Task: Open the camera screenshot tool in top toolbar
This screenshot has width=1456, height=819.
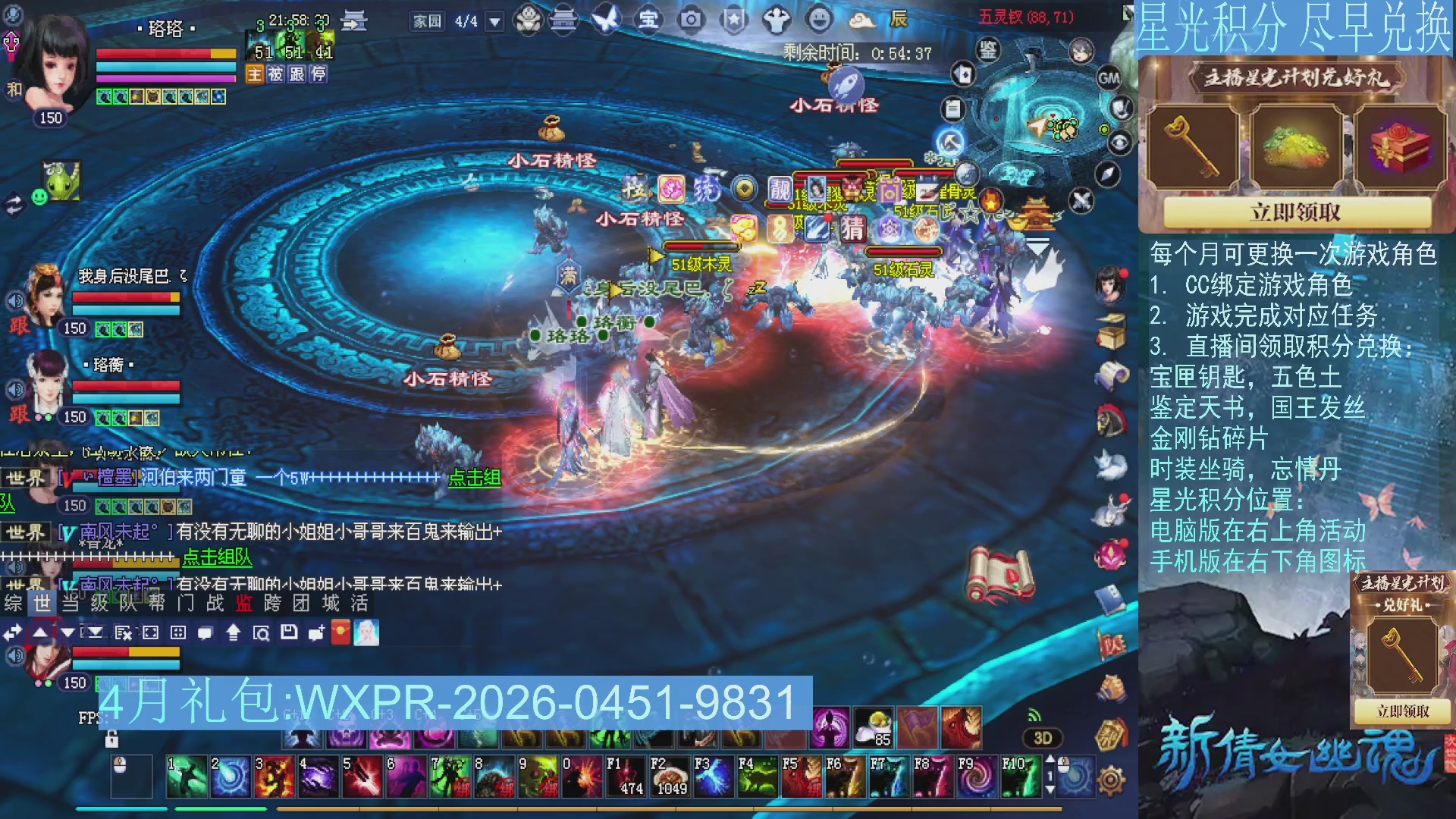Action: tap(691, 20)
